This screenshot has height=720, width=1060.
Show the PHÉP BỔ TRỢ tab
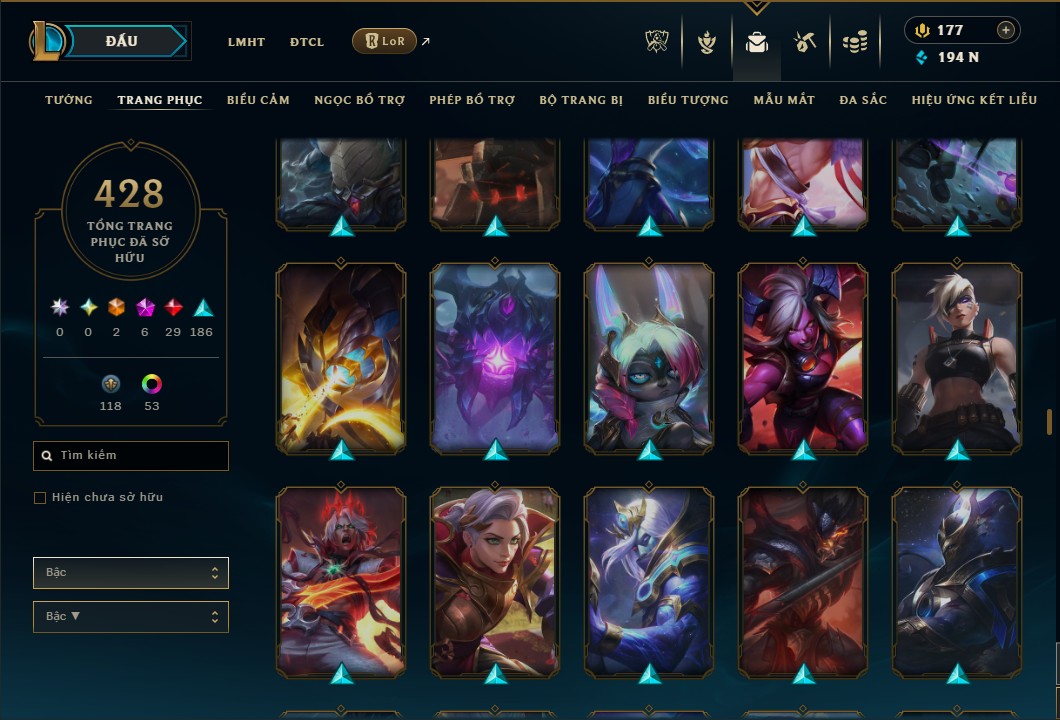[472, 100]
